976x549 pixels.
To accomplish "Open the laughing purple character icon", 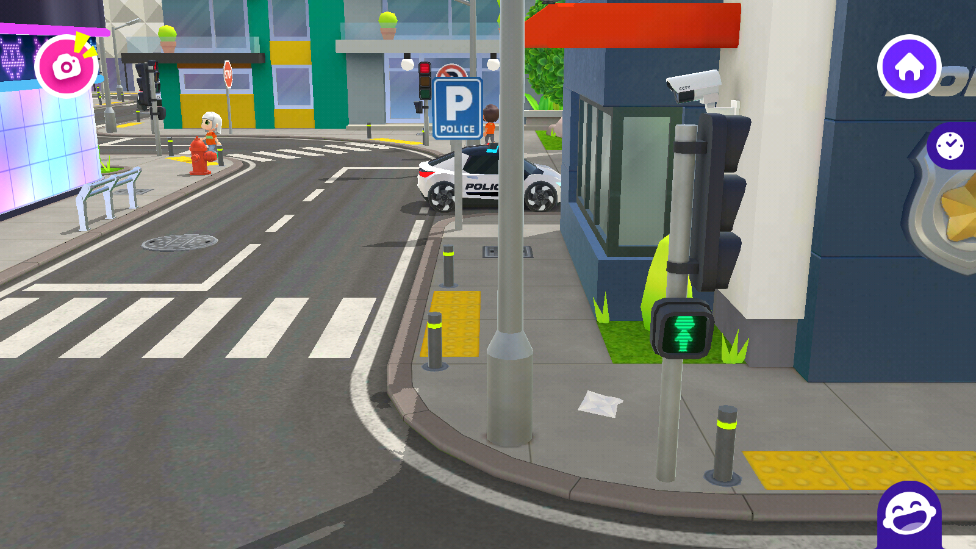I will (x=908, y=516).
